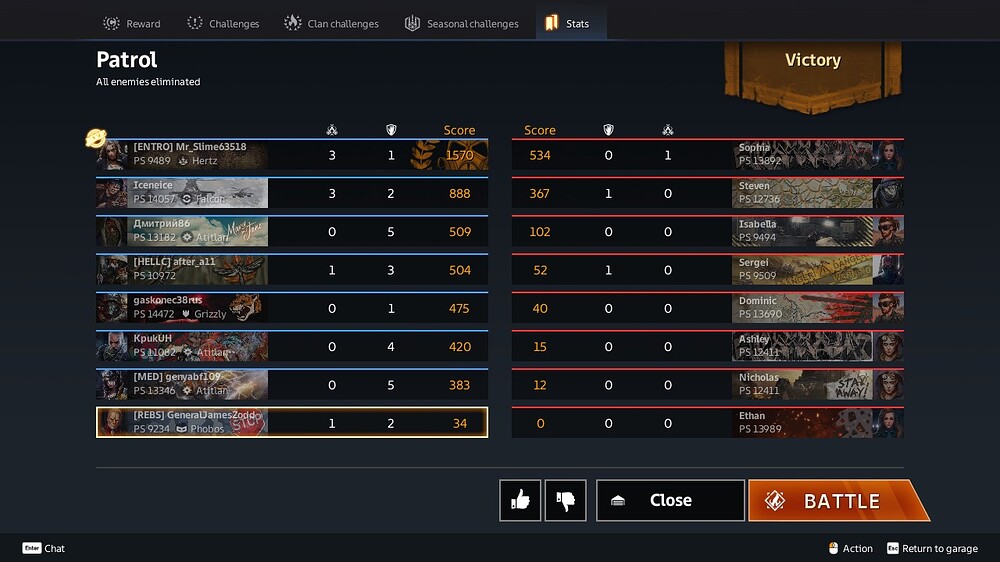Screen dimensions: 1000x562
Task: Click enemy player Ethan's row
Action: (x=707, y=423)
